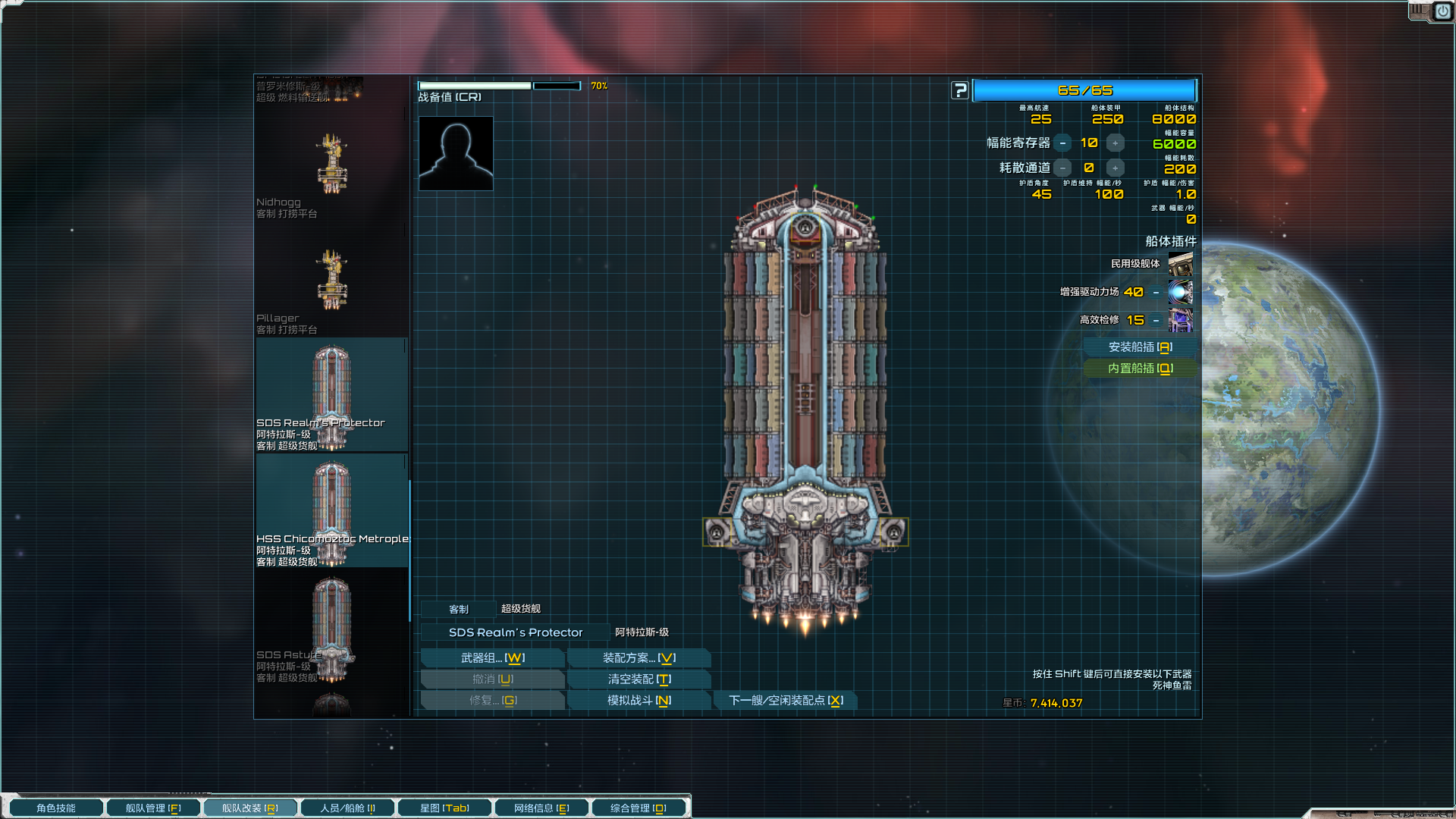Open the 舰队管理 fleet management tab
This screenshot has width=1456, height=819.
pos(153,808)
